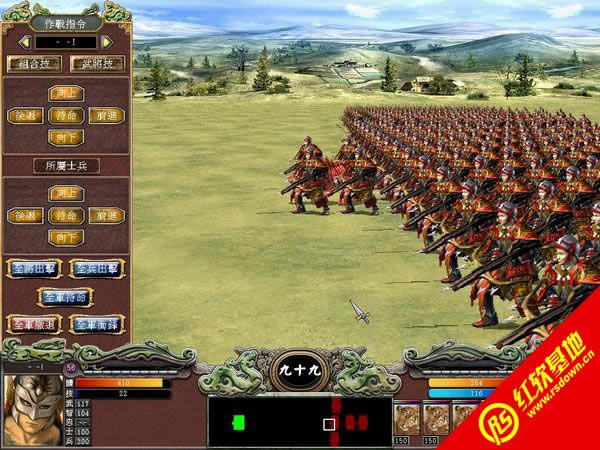This screenshot has height=450, width=600.
Task: Click the battlefield minimap at the bottom
Action: [299, 422]
